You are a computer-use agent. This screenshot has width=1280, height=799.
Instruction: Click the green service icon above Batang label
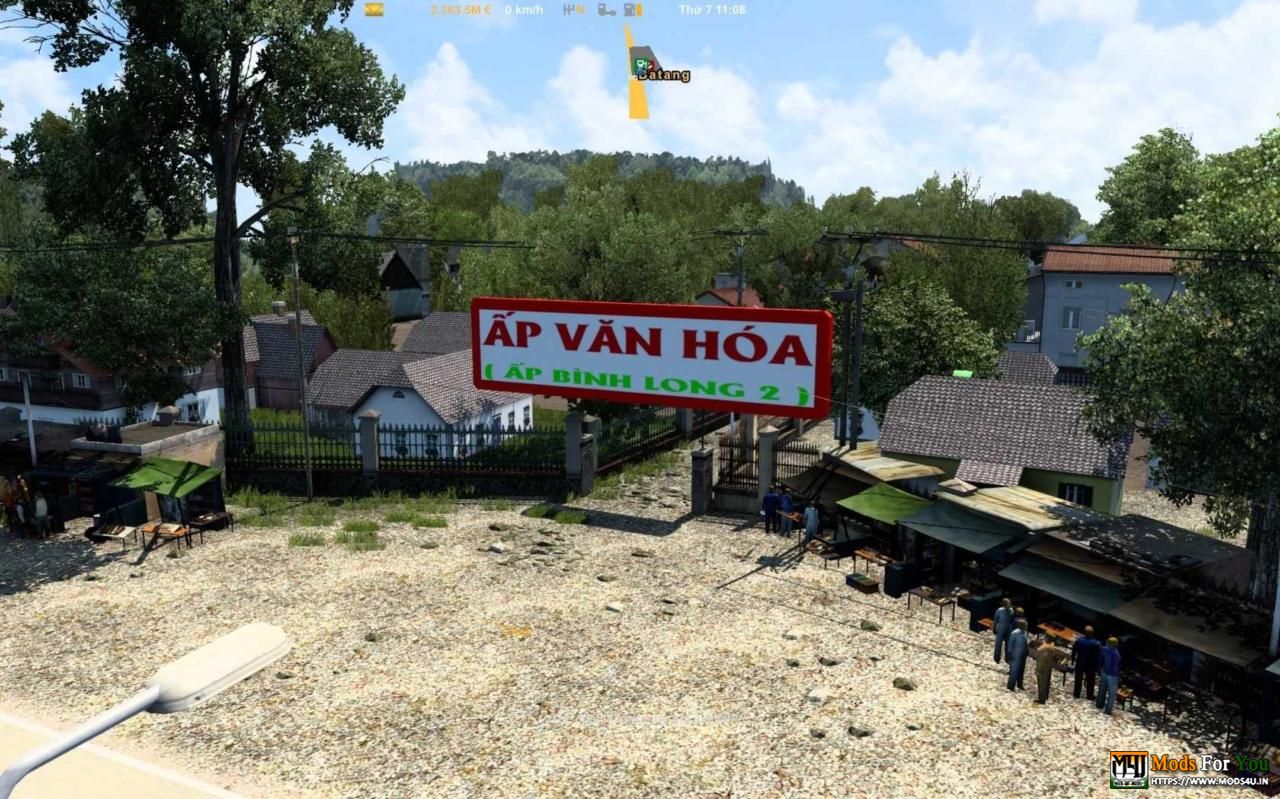point(640,63)
